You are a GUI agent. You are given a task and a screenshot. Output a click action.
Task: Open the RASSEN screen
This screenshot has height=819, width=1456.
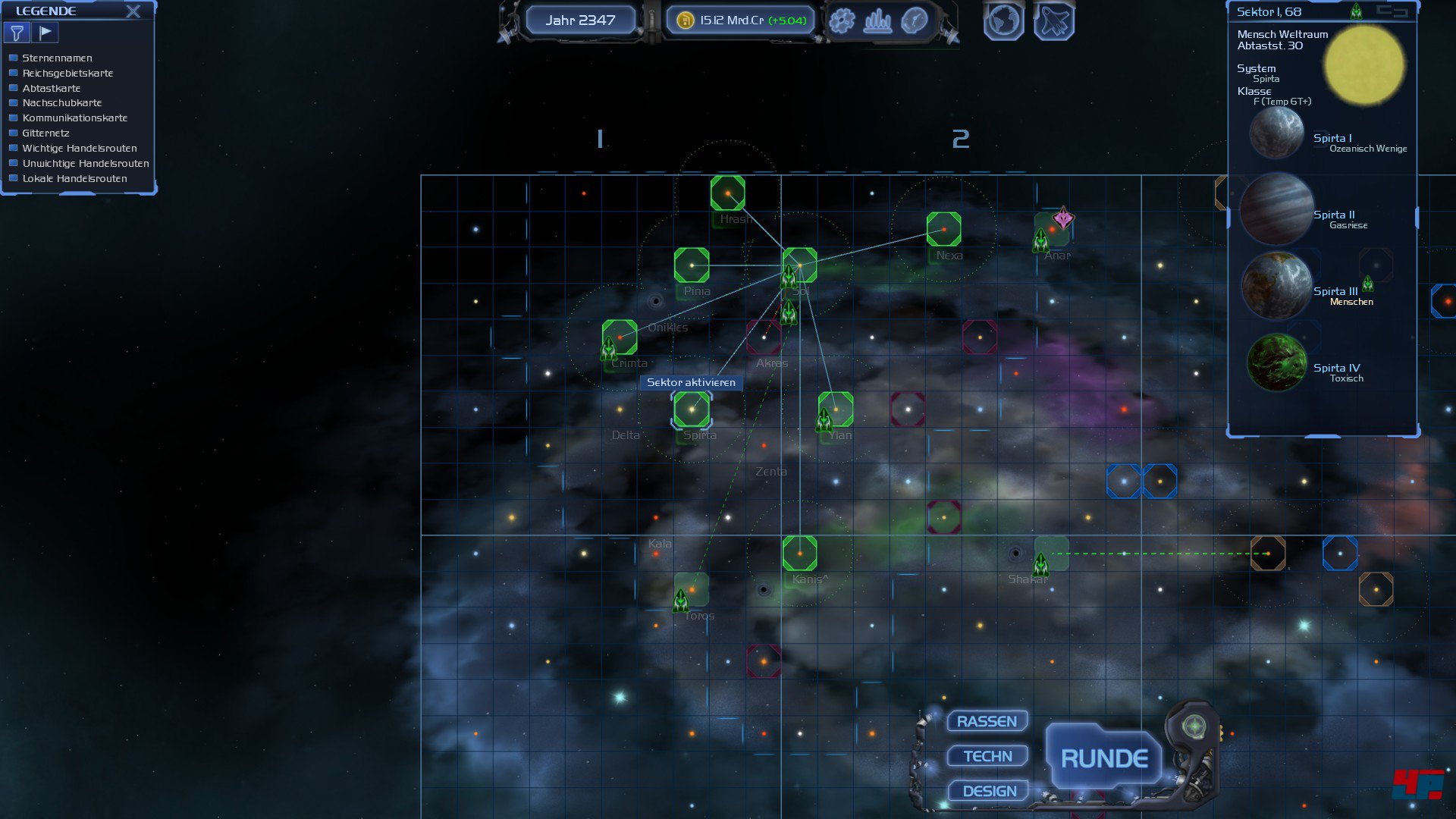987,721
